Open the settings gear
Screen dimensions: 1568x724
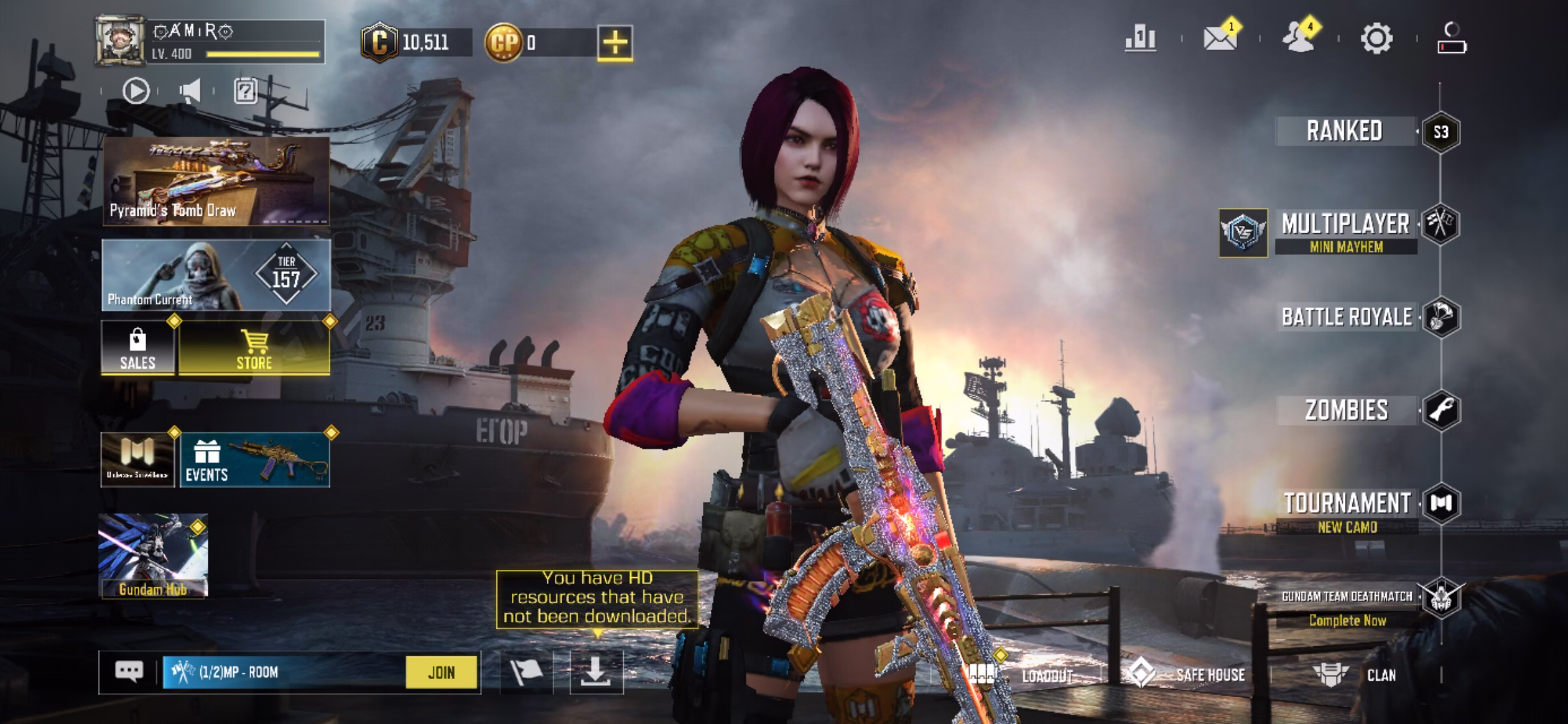pos(1376,38)
